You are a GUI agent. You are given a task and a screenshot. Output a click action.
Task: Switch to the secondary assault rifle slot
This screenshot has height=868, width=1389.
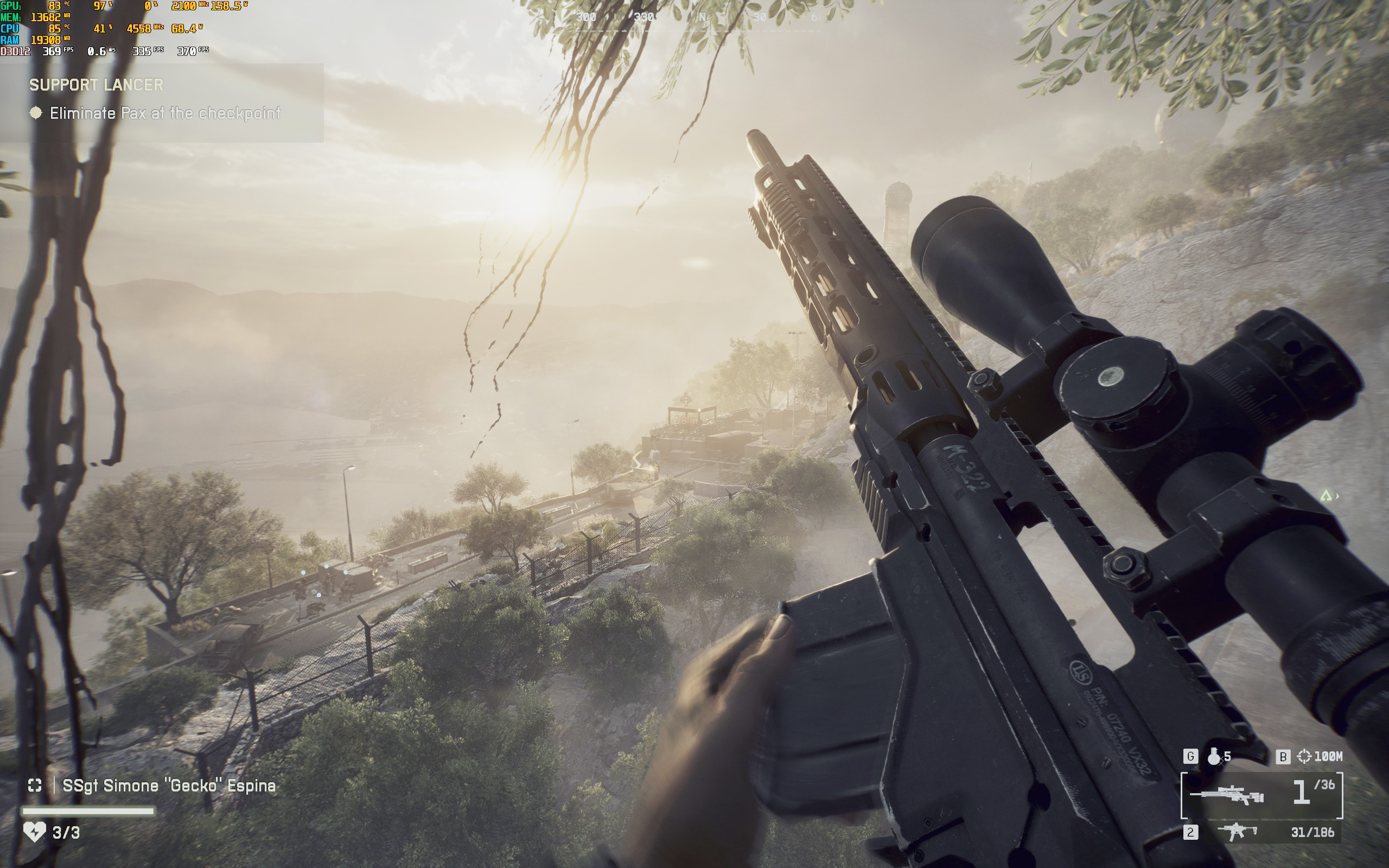pyautogui.click(x=1238, y=832)
